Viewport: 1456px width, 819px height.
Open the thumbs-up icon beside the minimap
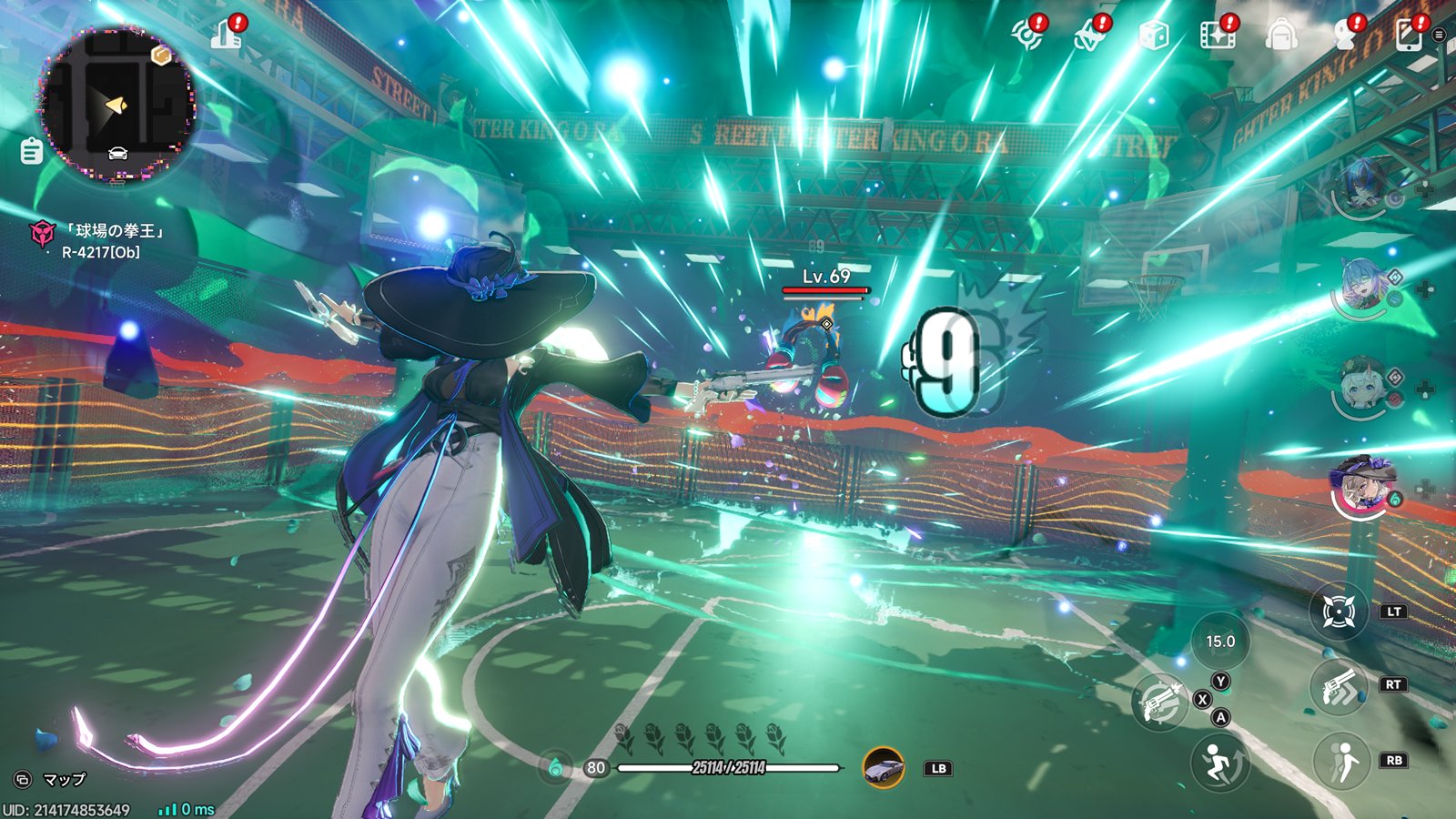(226, 35)
